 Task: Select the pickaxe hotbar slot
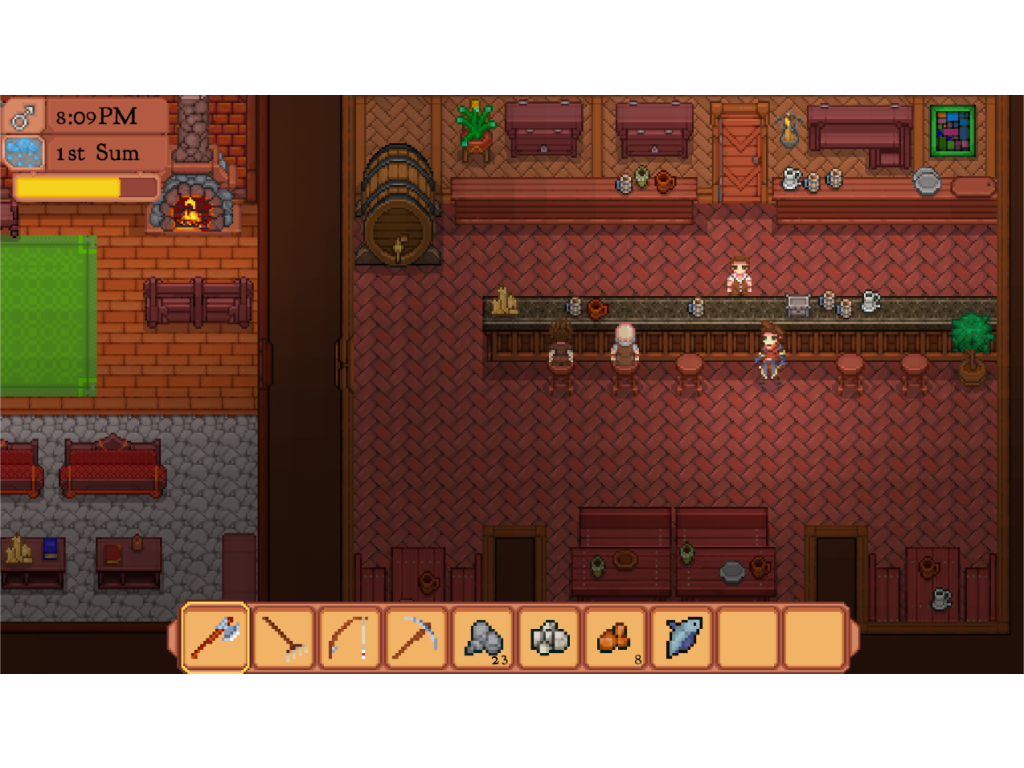416,637
